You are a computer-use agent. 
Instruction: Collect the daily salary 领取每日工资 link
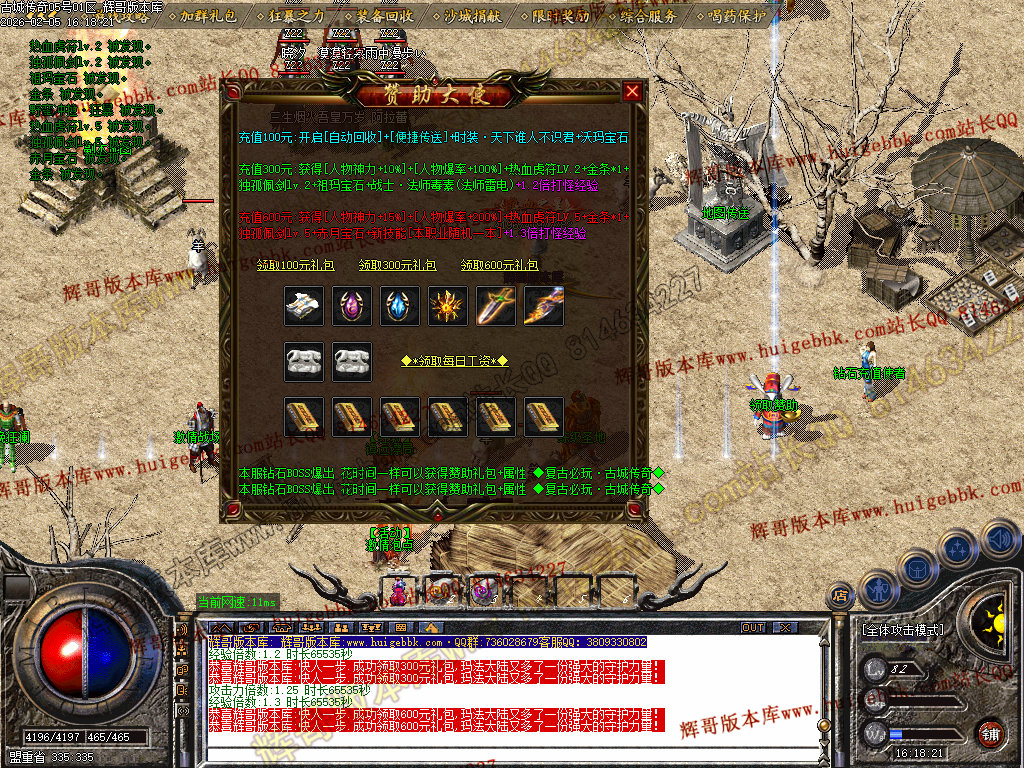pyautogui.click(x=455, y=361)
